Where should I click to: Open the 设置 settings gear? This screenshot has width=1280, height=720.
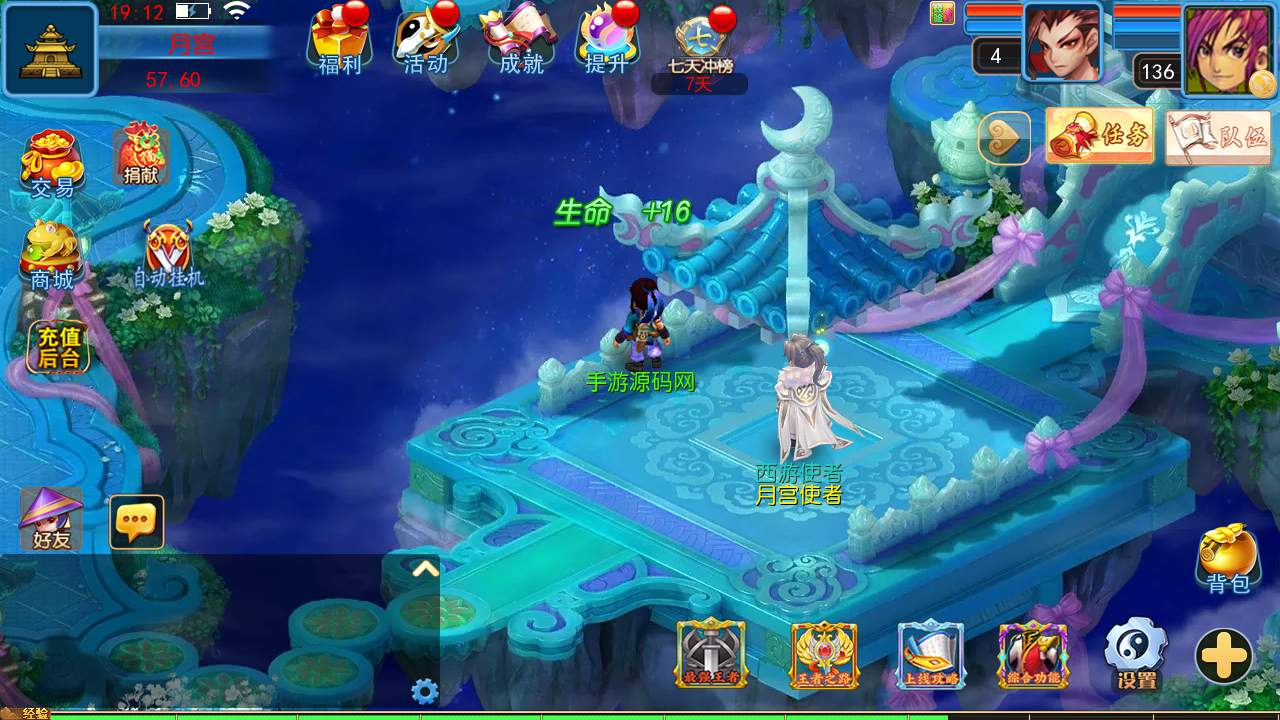[1136, 654]
